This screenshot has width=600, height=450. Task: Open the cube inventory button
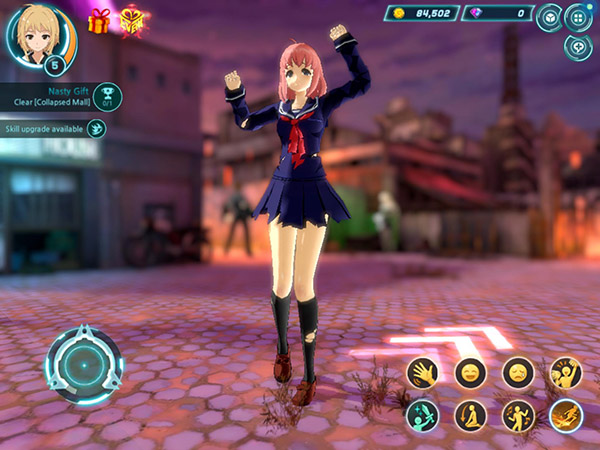(x=549, y=17)
